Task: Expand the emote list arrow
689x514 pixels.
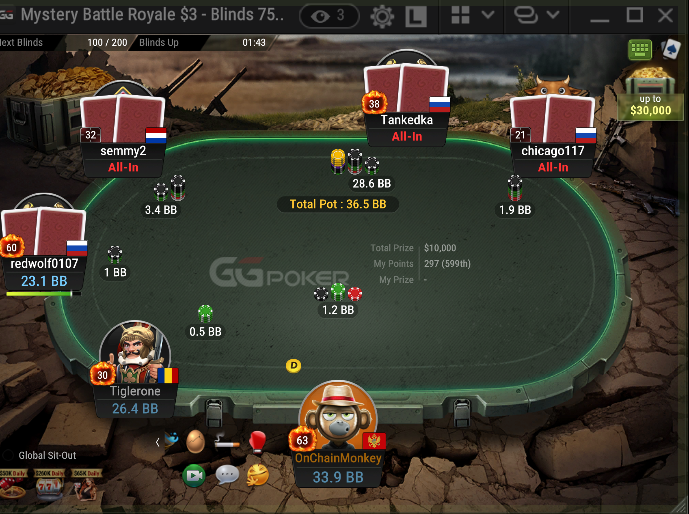Action: point(158,441)
